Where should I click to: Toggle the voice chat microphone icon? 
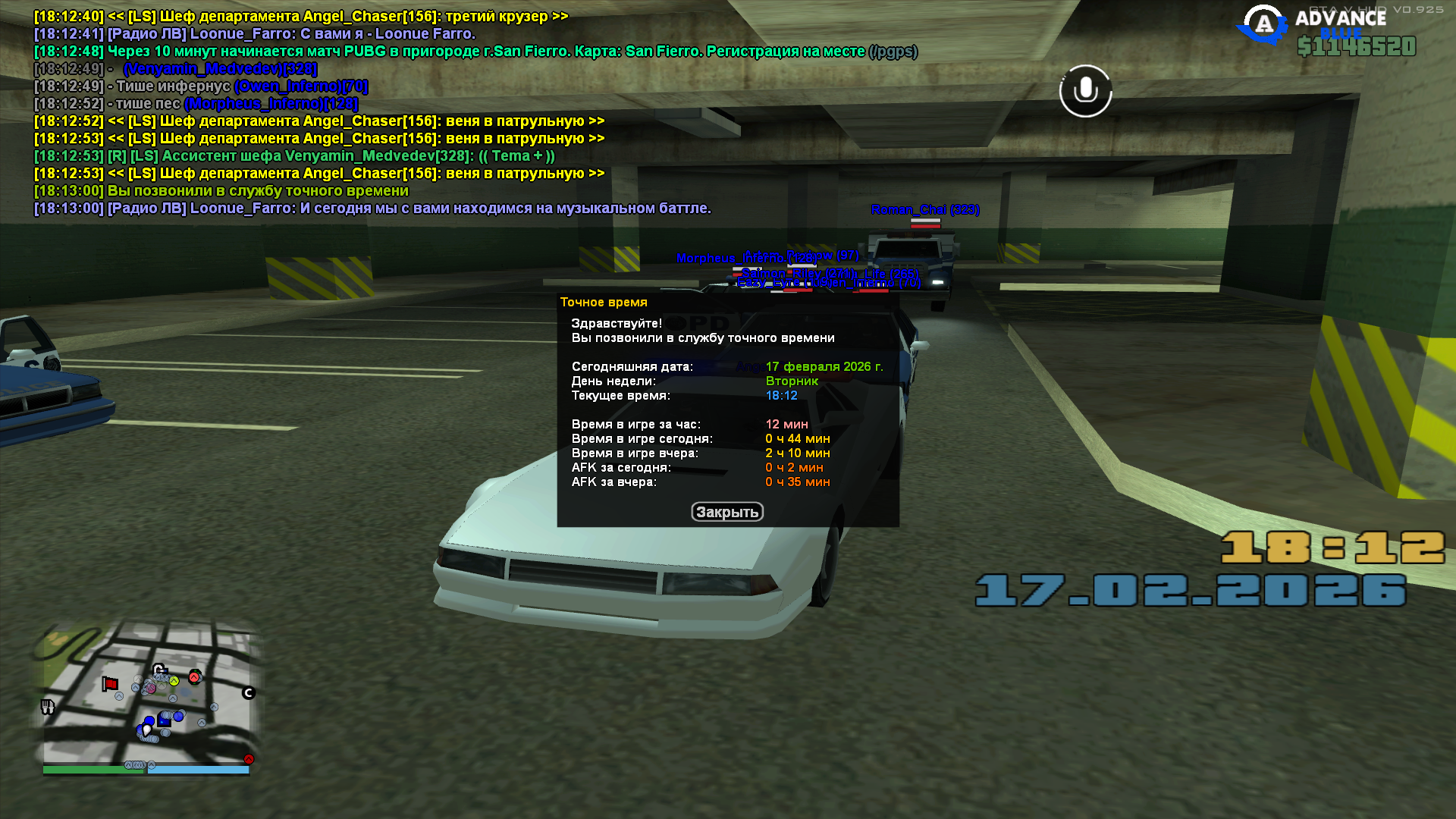click(1085, 91)
